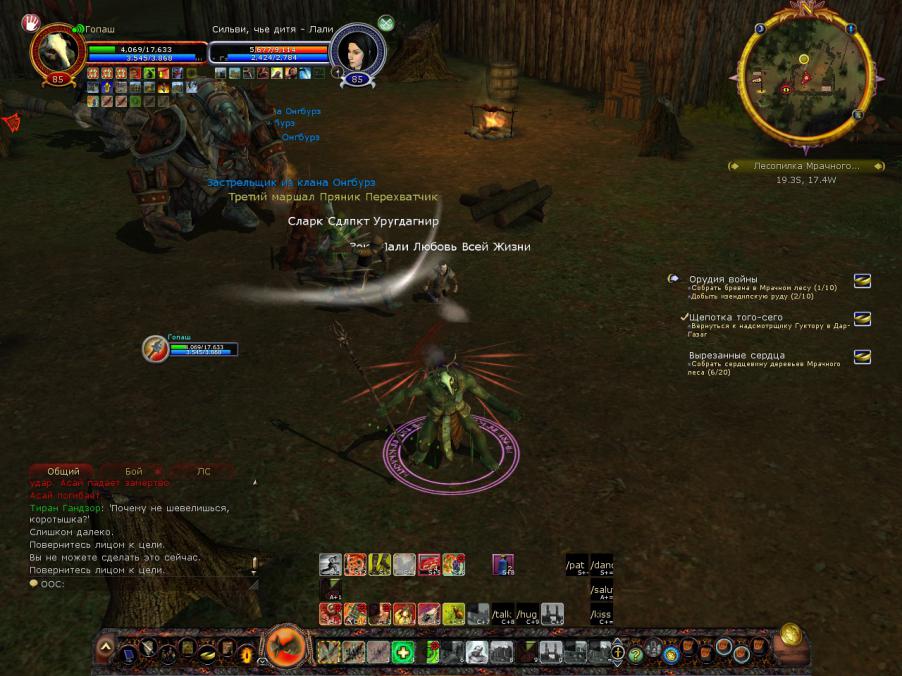This screenshot has height=676, width=902.
Task: Select the target portrait of Сильви
Action: coord(358,48)
